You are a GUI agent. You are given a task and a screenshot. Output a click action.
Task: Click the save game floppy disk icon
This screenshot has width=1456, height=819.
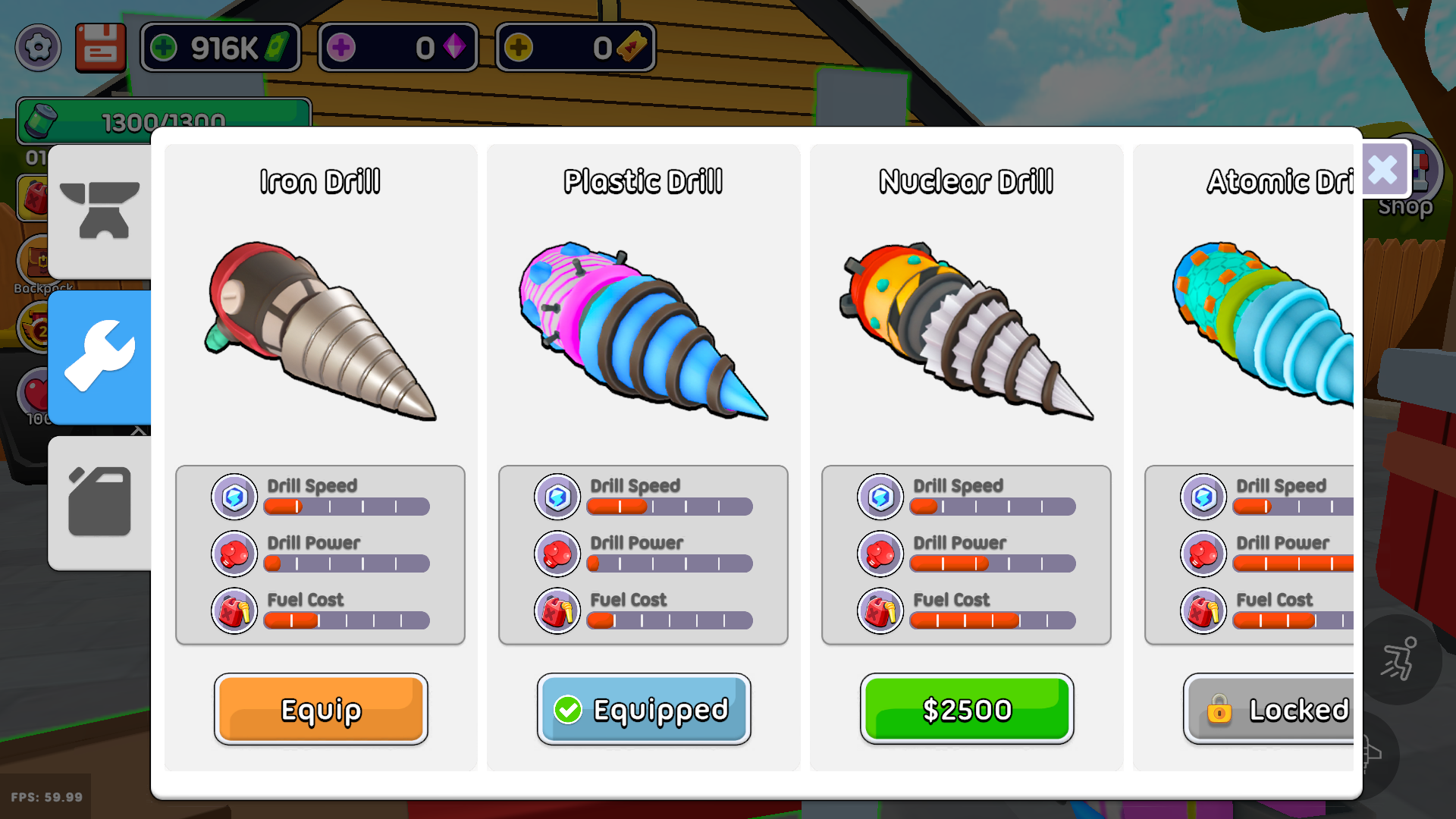(100, 47)
